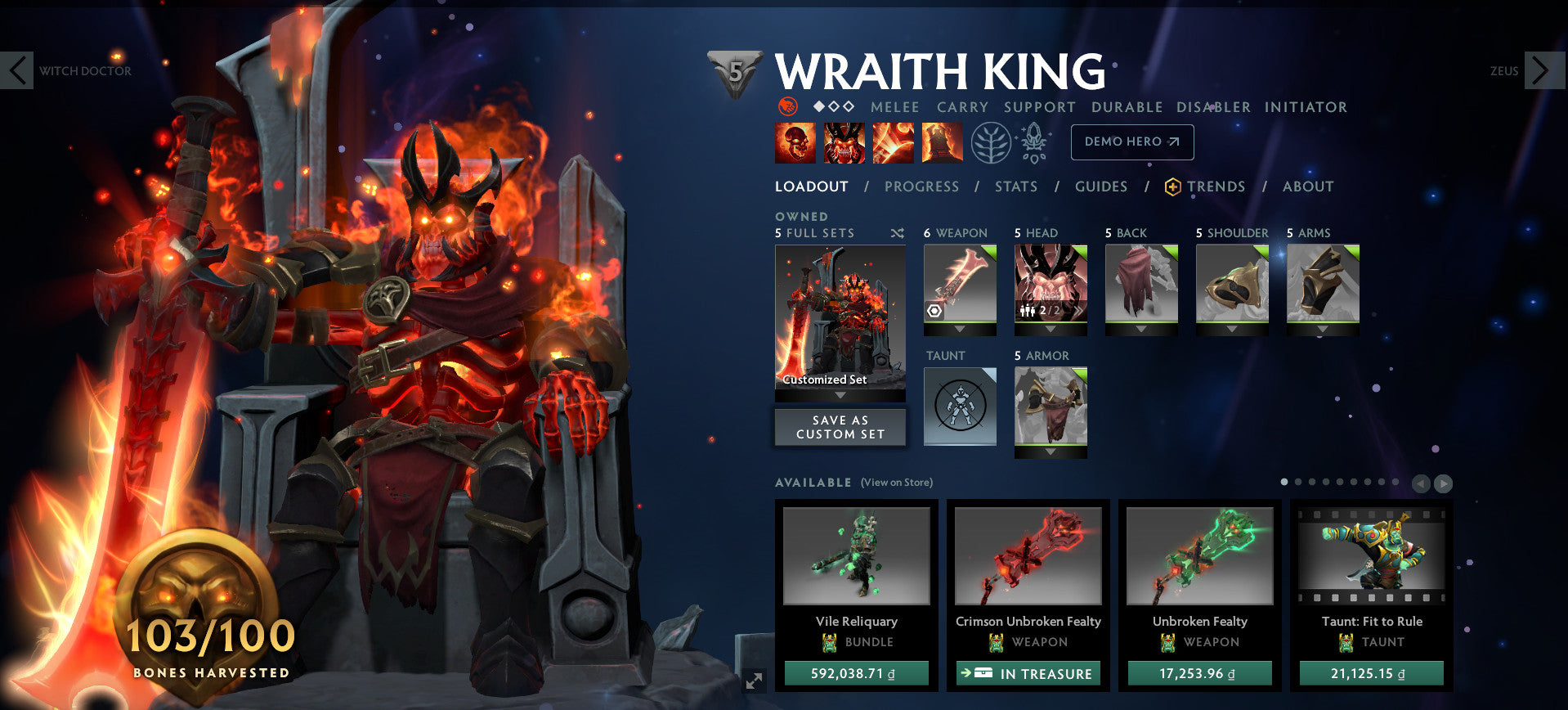Open the View on Store link
Image resolution: width=1568 pixels, height=710 pixels.
point(897,483)
